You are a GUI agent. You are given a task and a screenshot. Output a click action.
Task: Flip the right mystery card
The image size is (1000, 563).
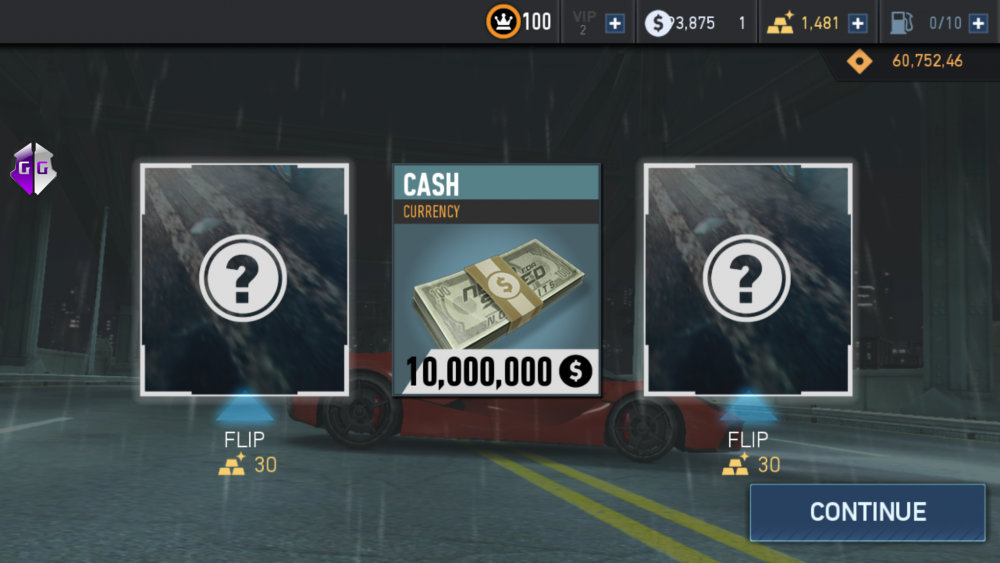748,279
